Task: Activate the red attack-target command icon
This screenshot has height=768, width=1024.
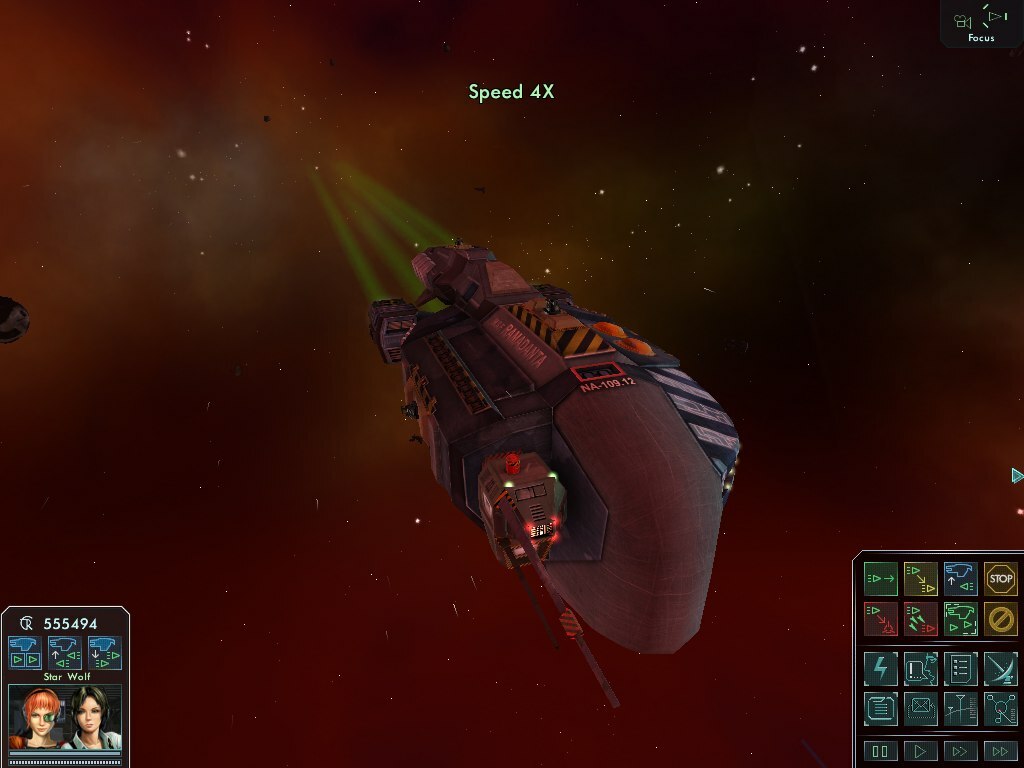Action: click(x=881, y=618)
